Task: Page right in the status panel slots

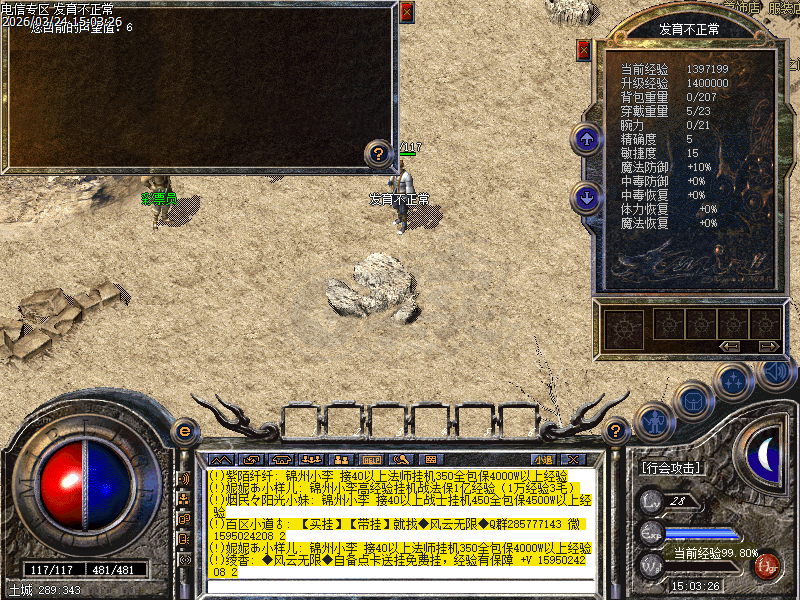Action: click(767, 346)
